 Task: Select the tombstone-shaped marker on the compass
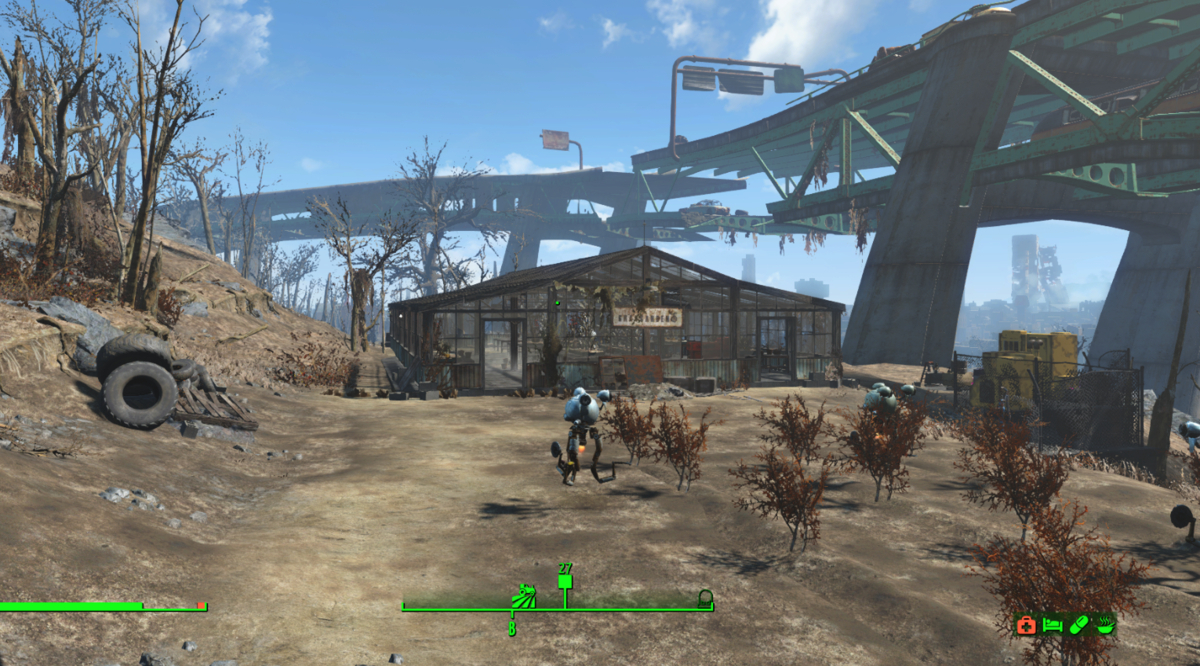pyautogui.click(x=705, y=598)
